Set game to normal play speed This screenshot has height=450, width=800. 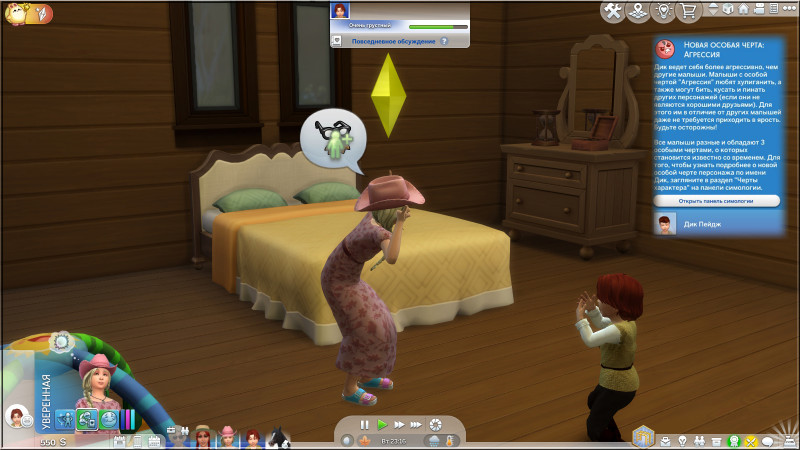coord(382,424)
